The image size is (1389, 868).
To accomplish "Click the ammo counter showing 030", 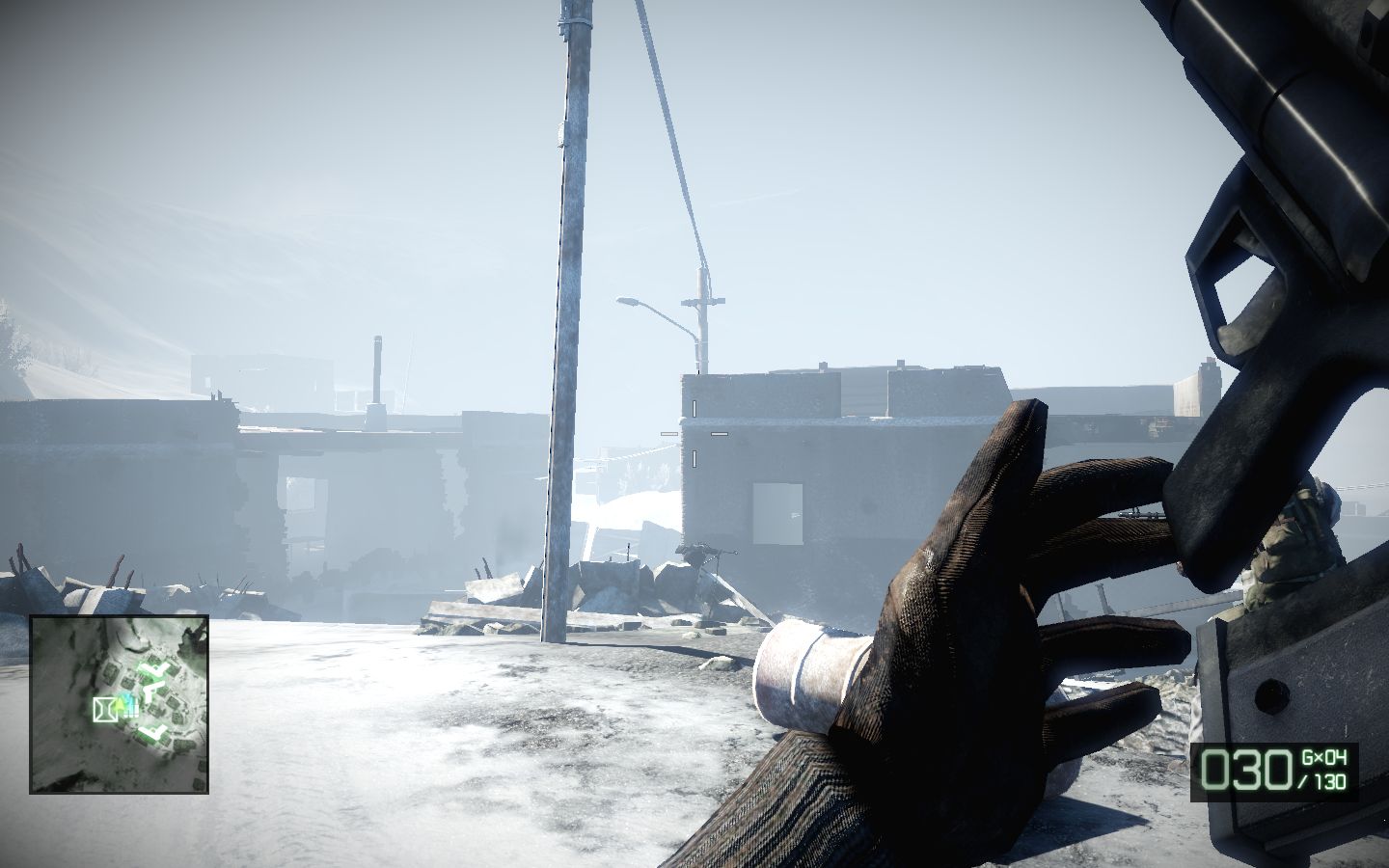I will pyautogui.click(x=1247, y=770).
